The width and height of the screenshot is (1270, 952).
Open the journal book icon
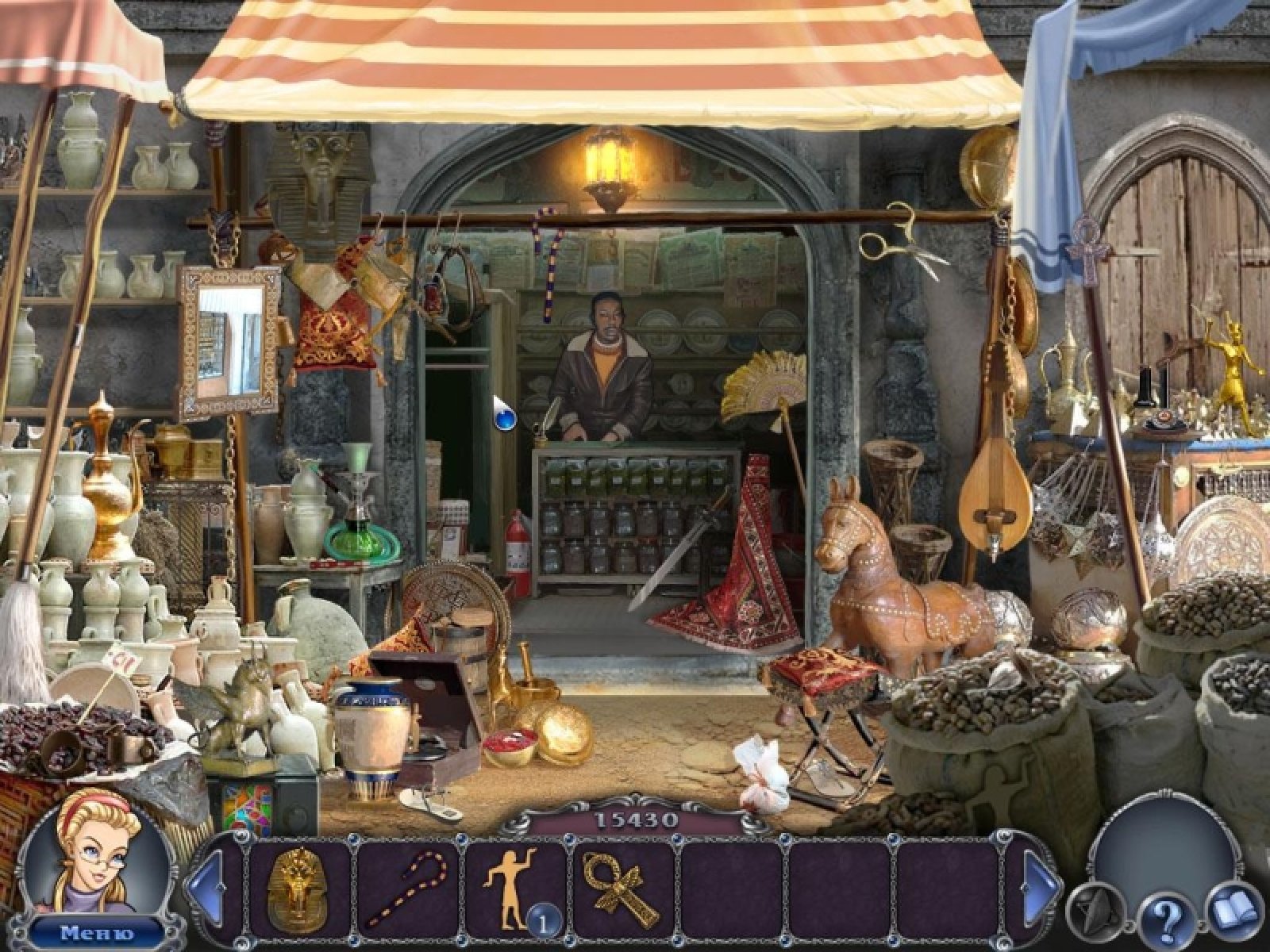pyautogui.click(x=1234, y=906)
